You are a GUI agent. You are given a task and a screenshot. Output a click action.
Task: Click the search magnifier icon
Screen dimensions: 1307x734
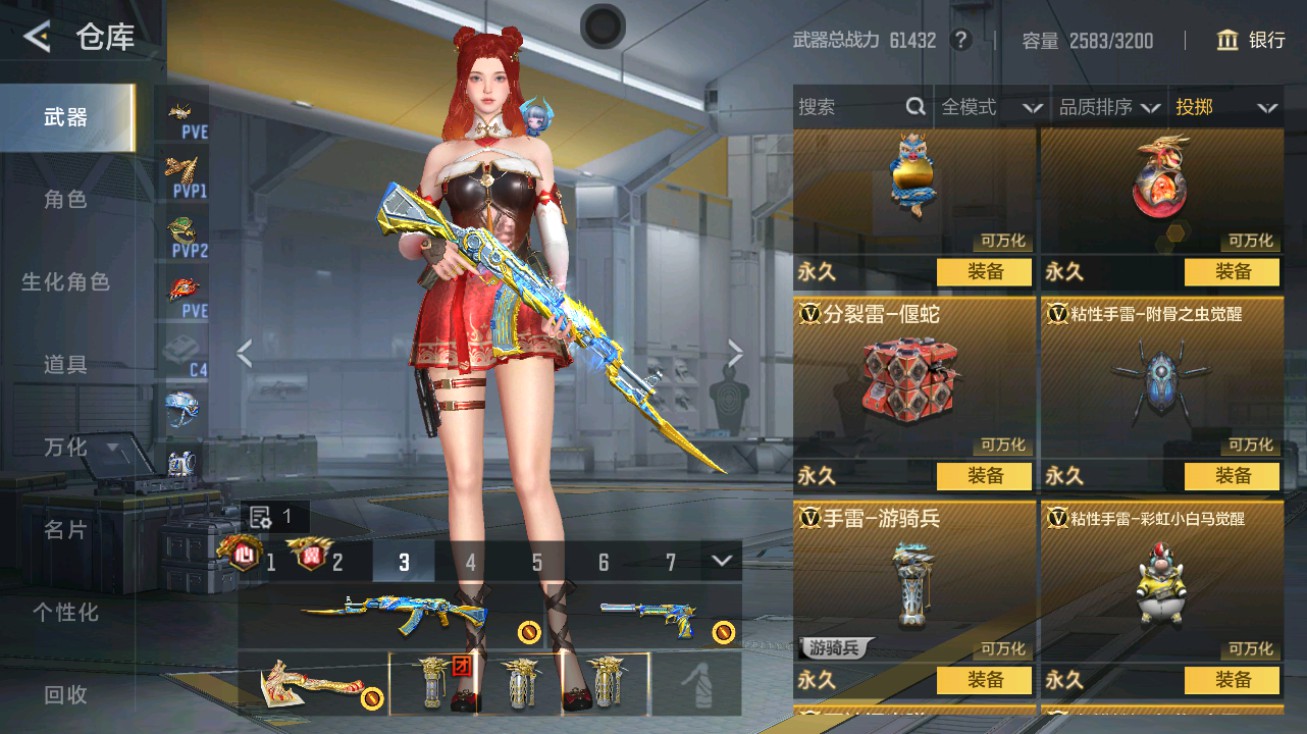point(913,106)
